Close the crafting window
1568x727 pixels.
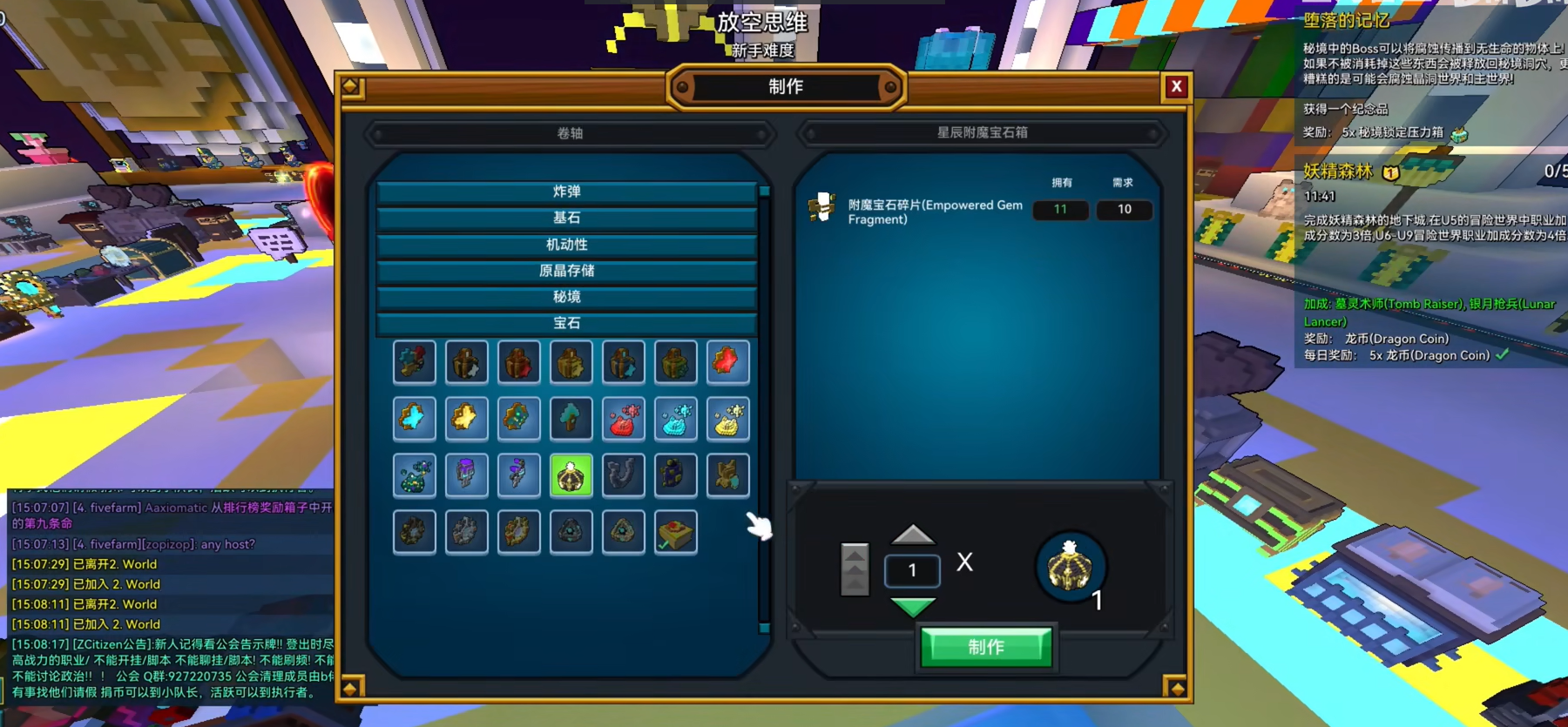[1177, 86]
